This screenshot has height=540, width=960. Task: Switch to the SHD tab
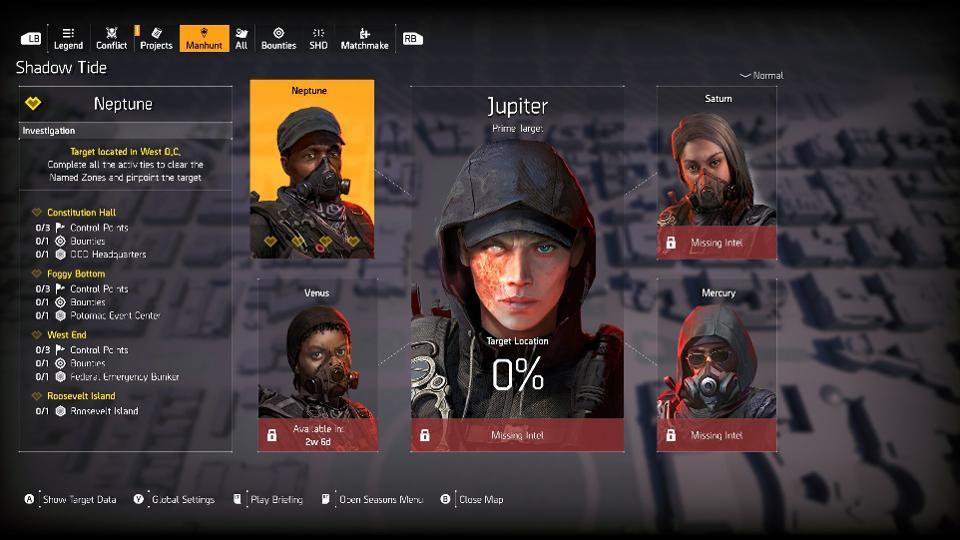tap(318, 38)
